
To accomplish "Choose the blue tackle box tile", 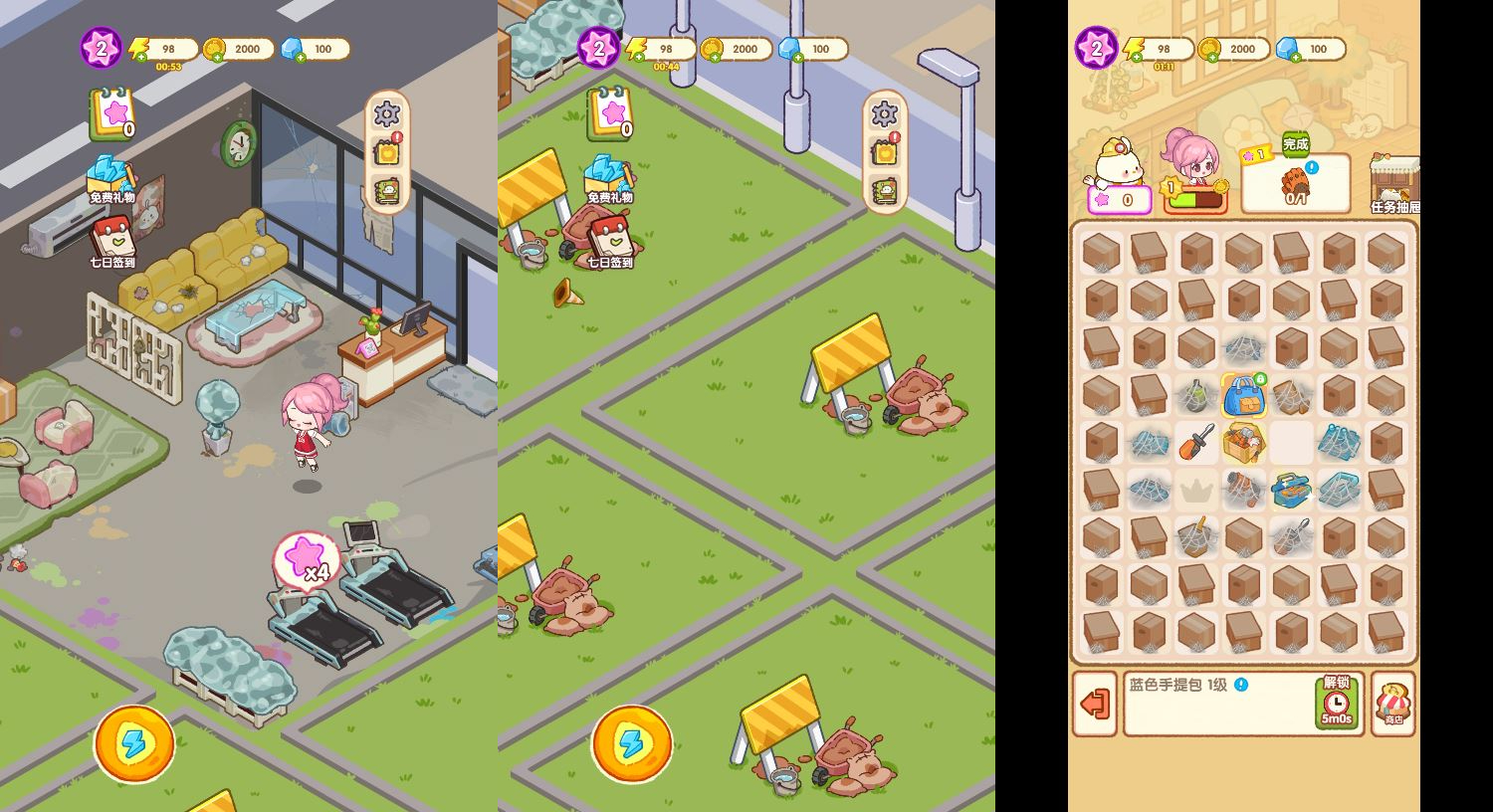I will pos(1291,490).
